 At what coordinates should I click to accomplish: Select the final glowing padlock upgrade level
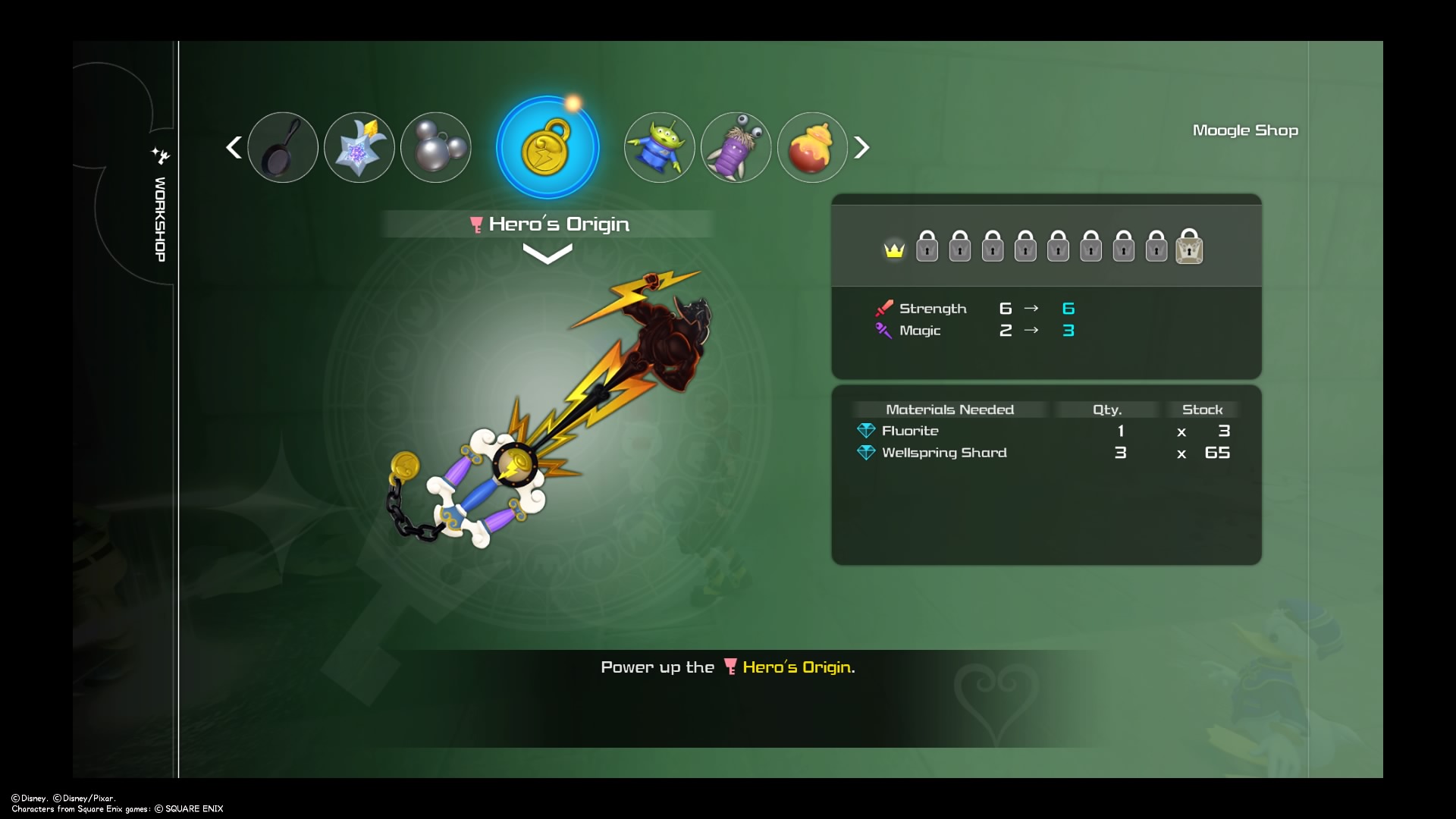click(x=1189, y=247)
